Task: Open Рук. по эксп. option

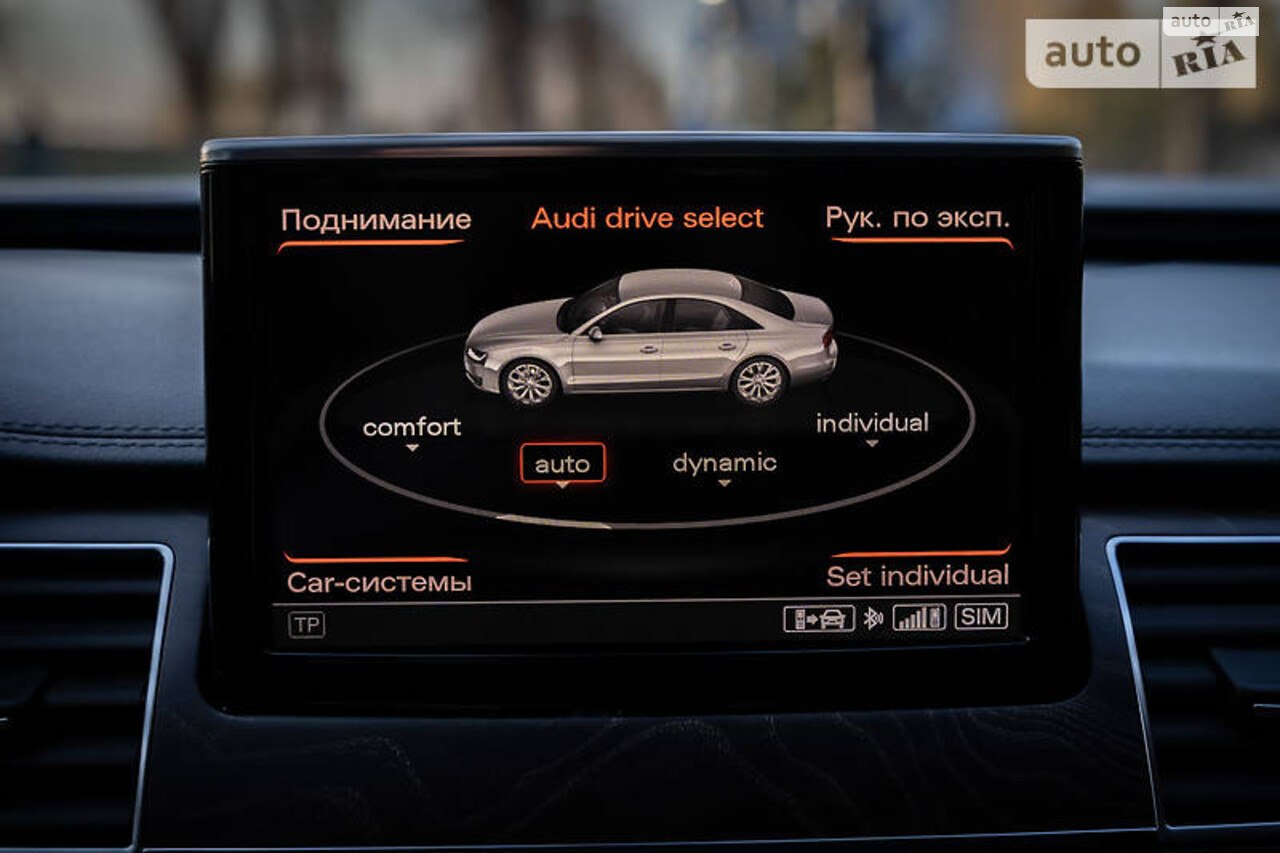Action: [x=916, y=218]
